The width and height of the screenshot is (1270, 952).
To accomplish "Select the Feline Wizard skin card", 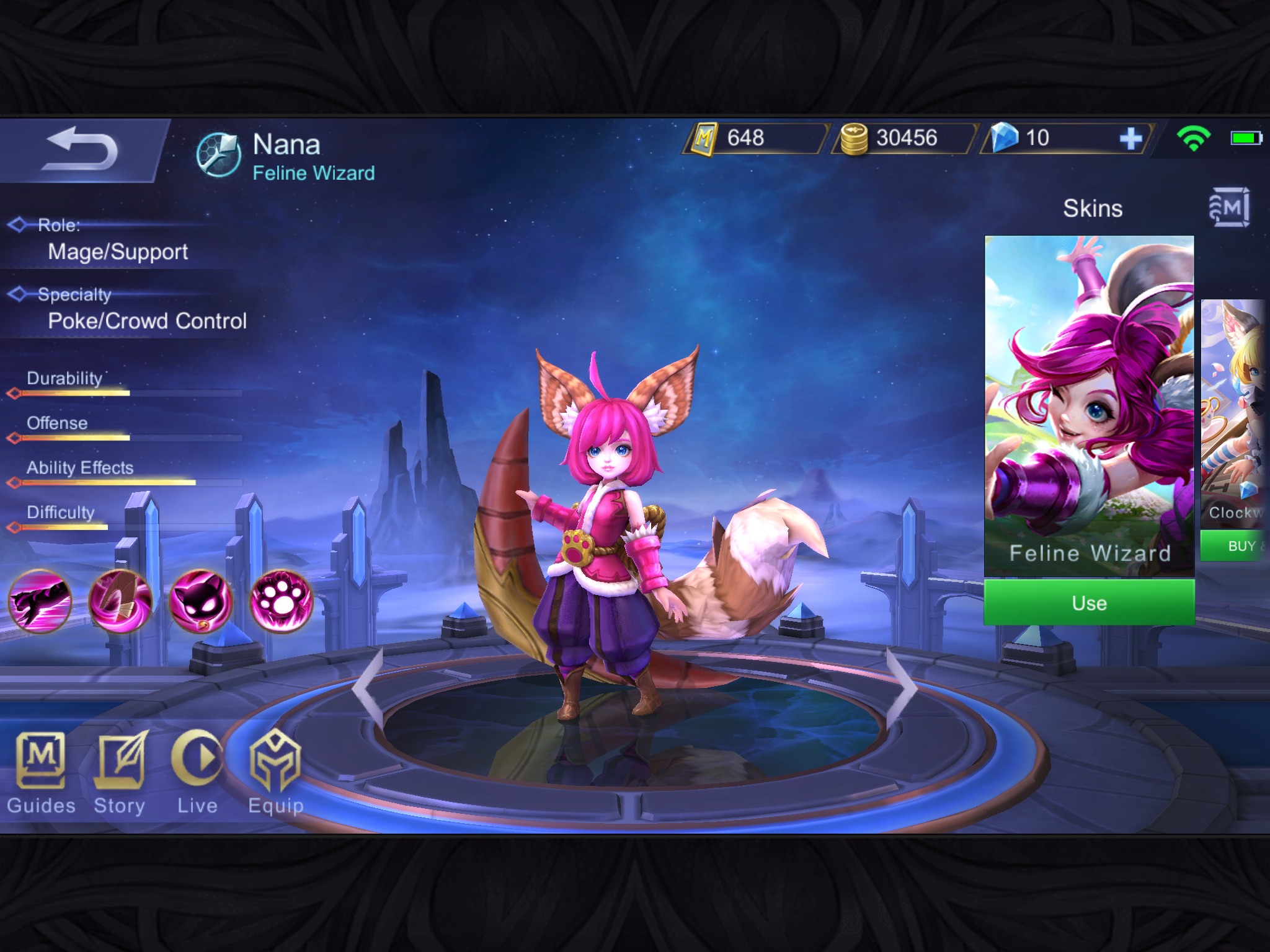I will point(1089,405).
